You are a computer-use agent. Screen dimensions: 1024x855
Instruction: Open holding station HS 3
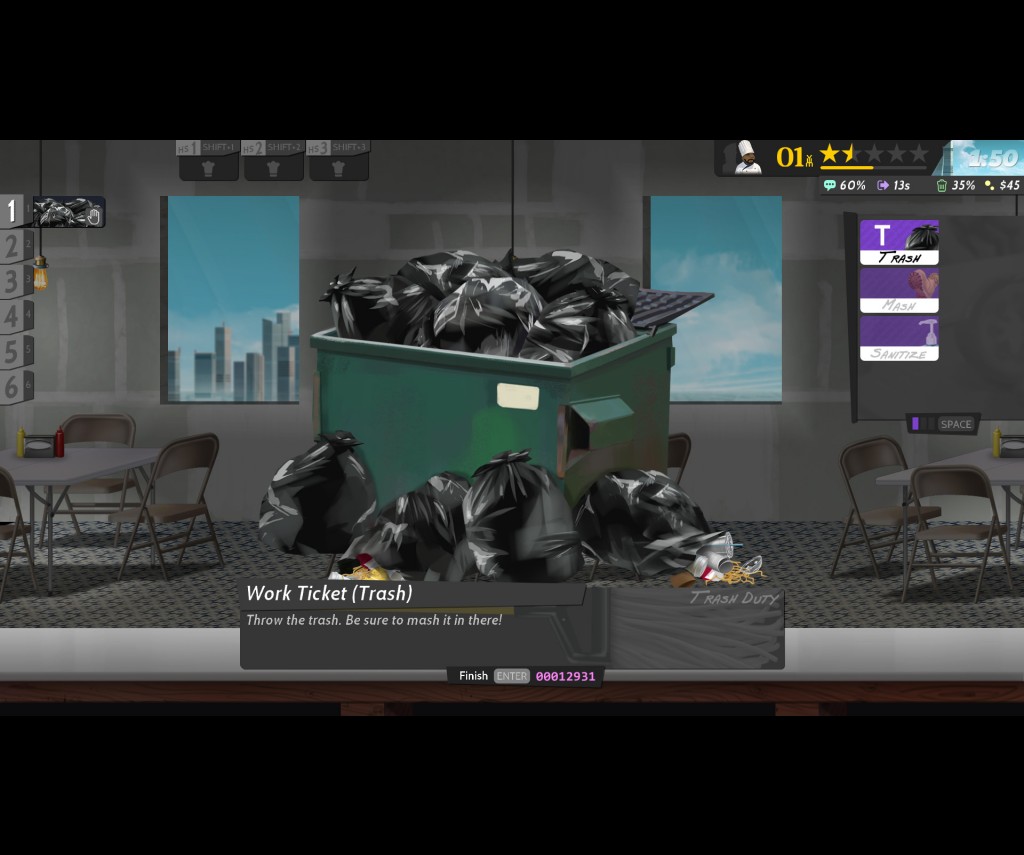point(339,162)
